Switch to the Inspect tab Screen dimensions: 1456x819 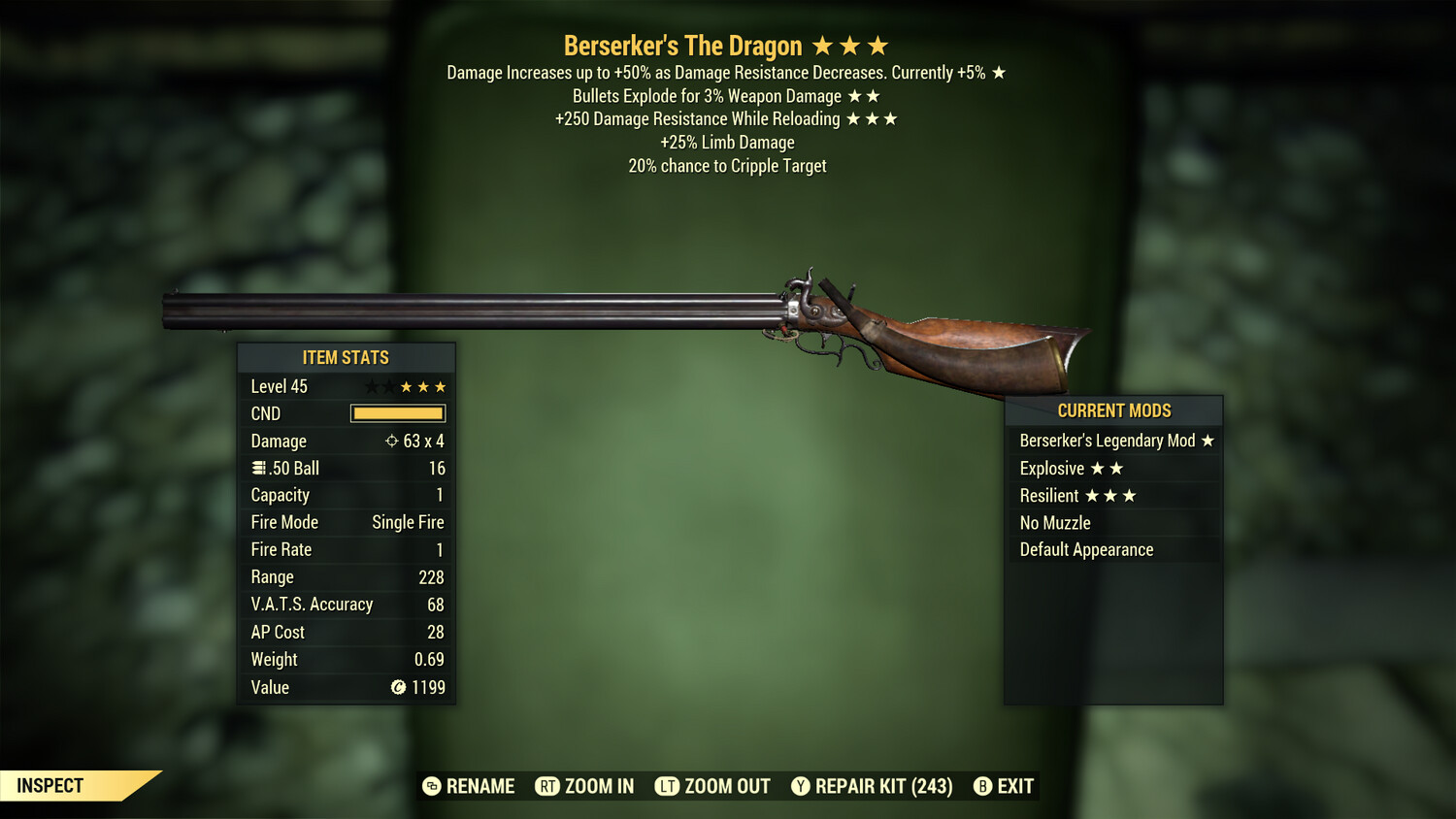pyautogui.click(x=50, y=785)
